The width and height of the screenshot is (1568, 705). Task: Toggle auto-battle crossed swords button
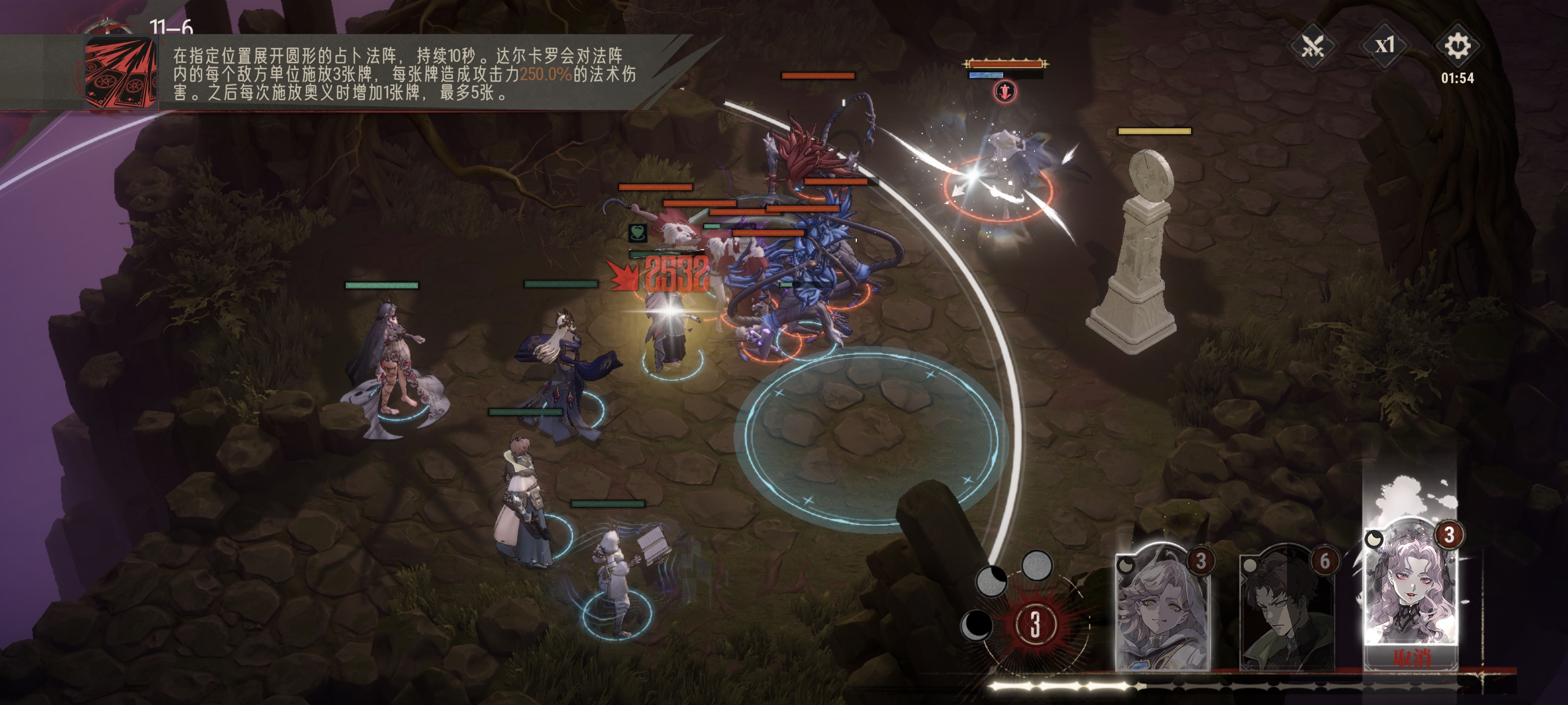click(1312, 46)
